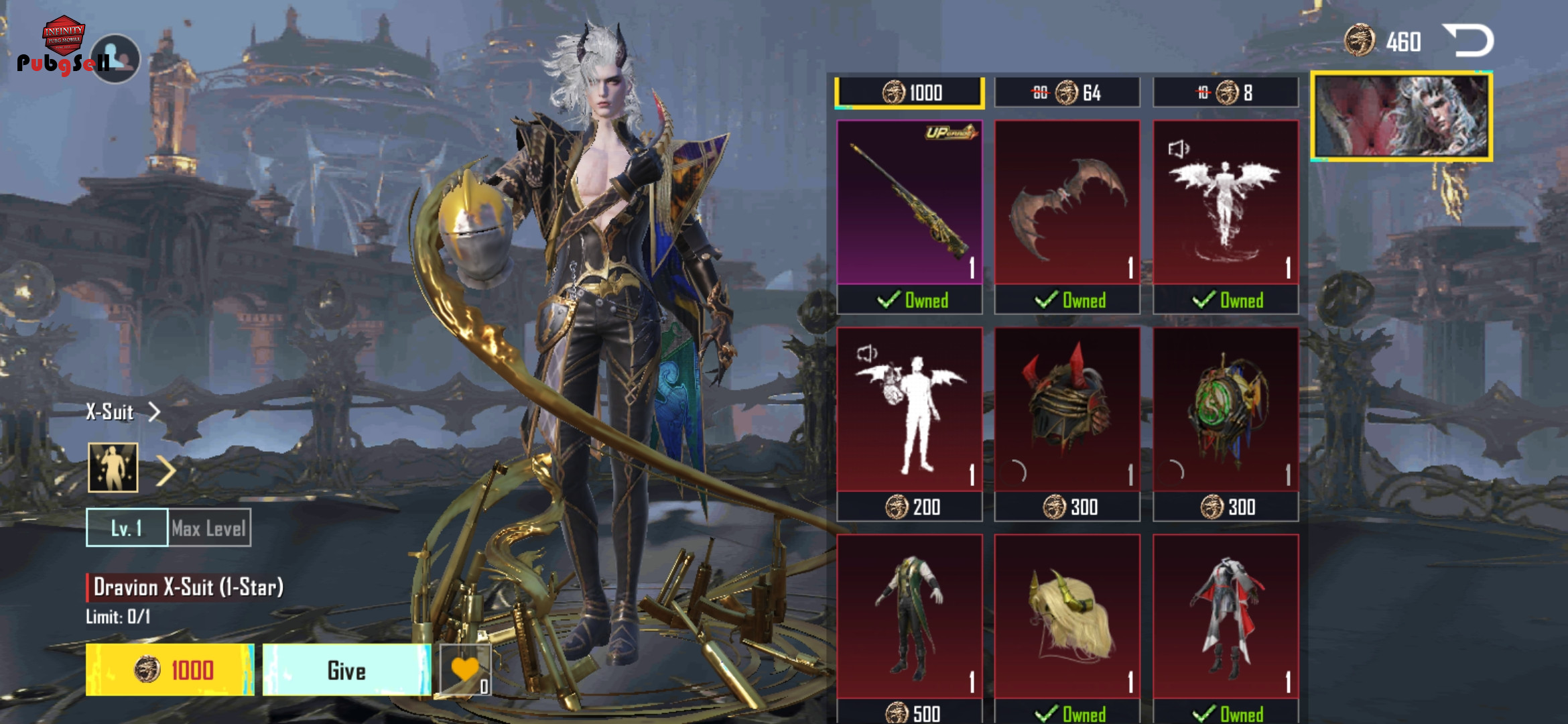Switch to the Lv. 1 view
The height and width of the screenshot is (724, 1568).
[127, 528]
